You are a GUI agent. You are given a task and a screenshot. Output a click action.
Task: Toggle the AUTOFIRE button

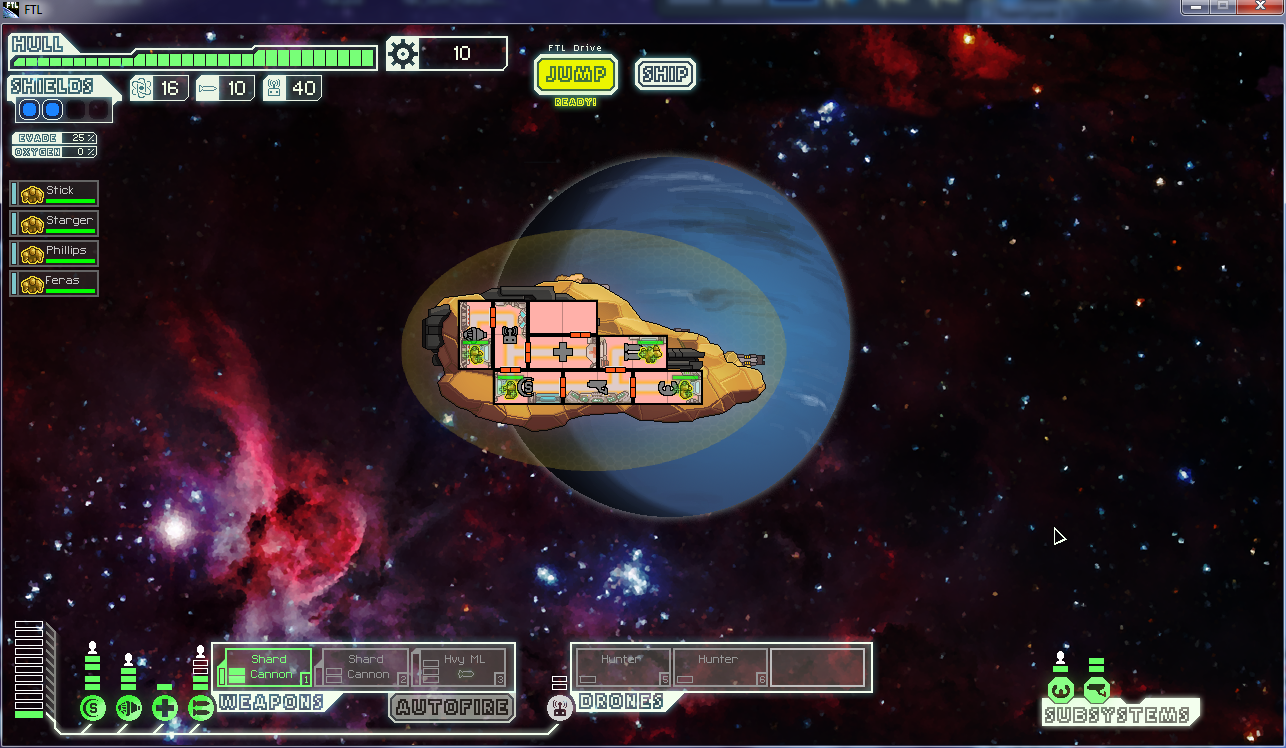(451, 708)
